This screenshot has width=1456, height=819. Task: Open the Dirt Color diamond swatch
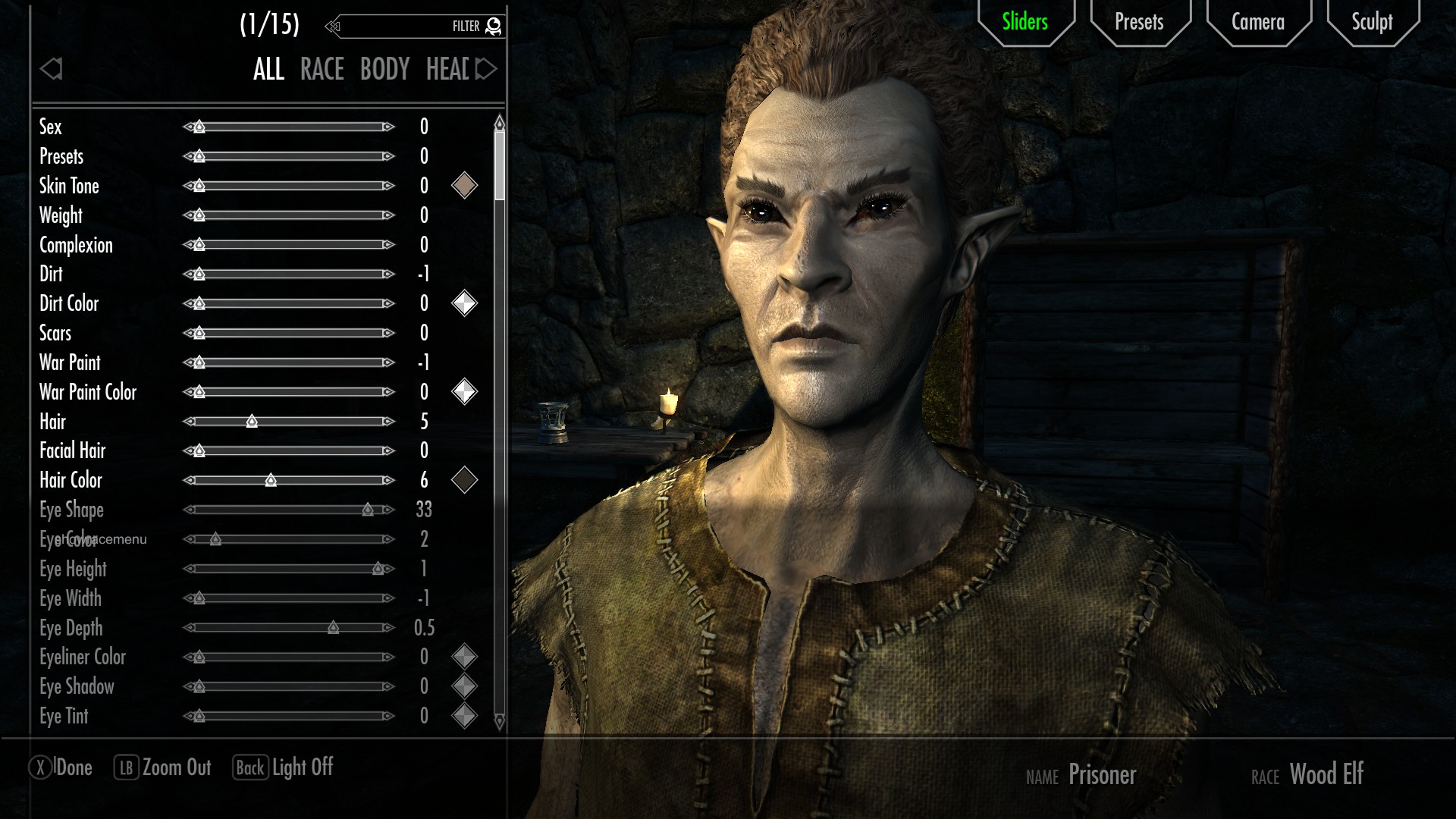[464, 303]
